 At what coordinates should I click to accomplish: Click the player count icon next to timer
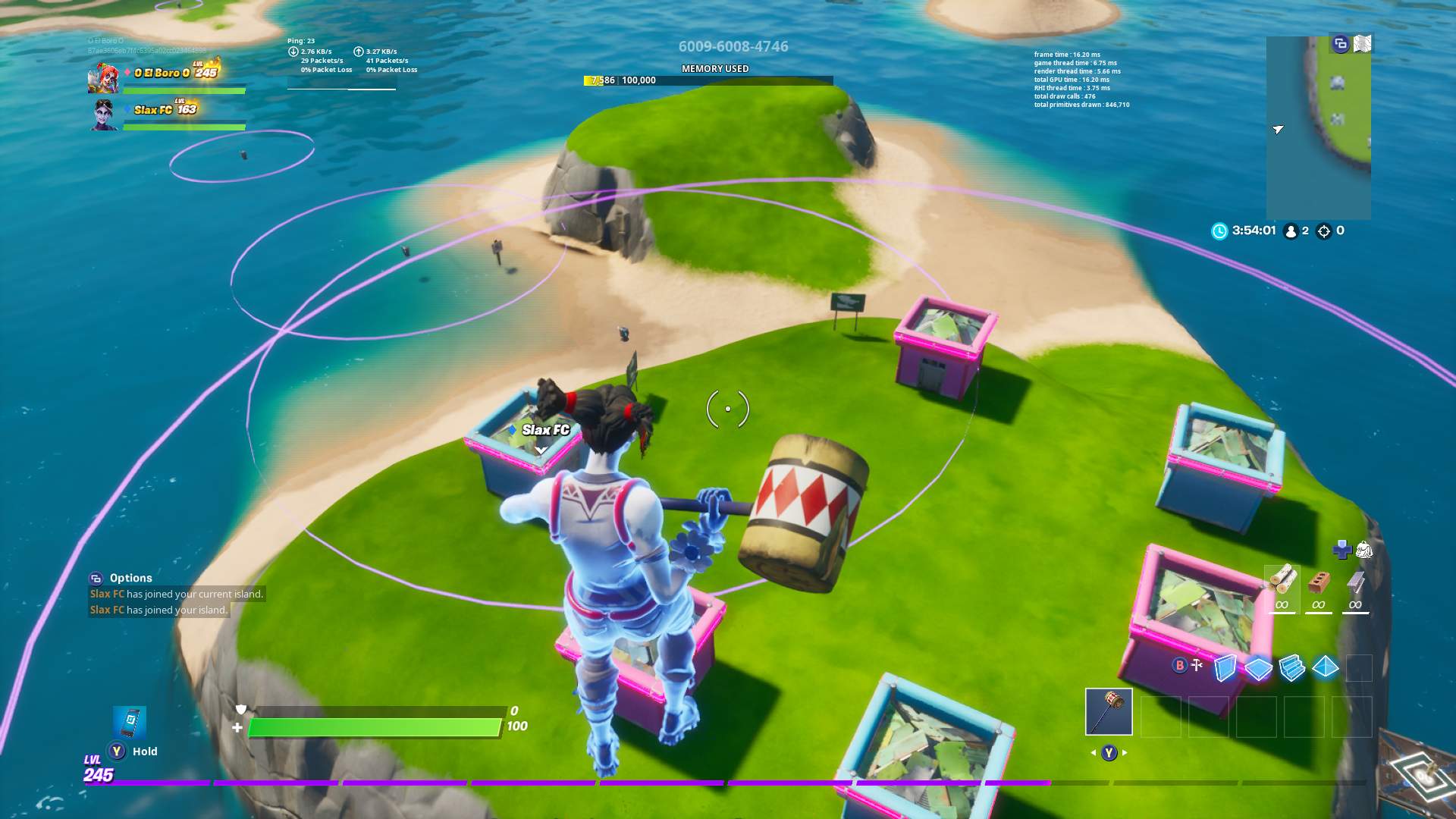coord(1291,231)
